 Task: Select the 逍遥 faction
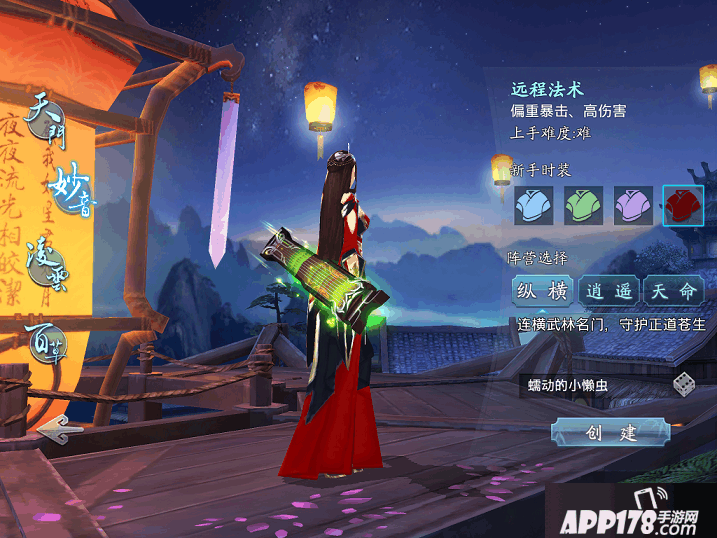[x=608, y=291]
